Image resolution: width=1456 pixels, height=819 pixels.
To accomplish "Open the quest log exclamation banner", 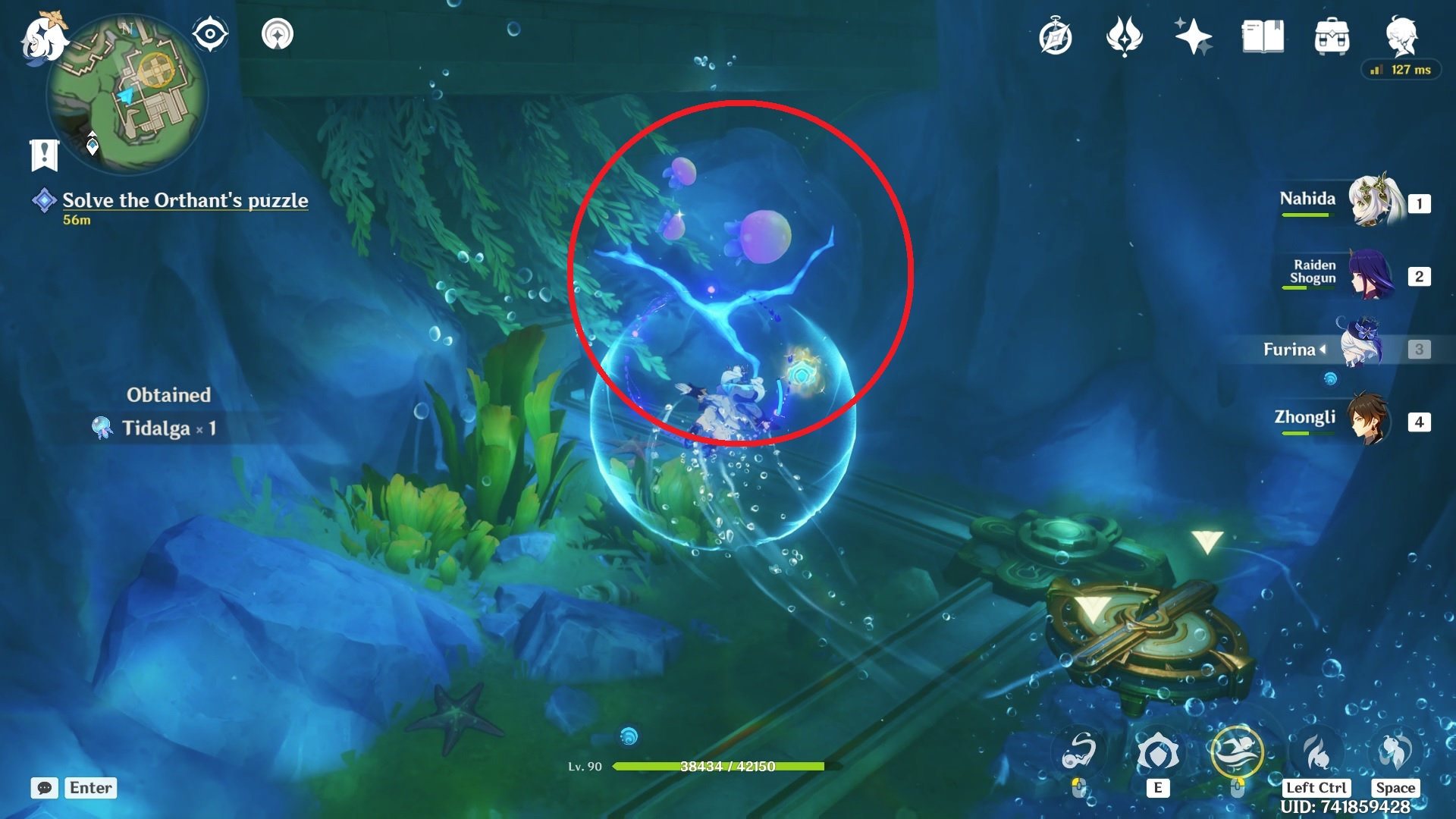I will point(44,155).
